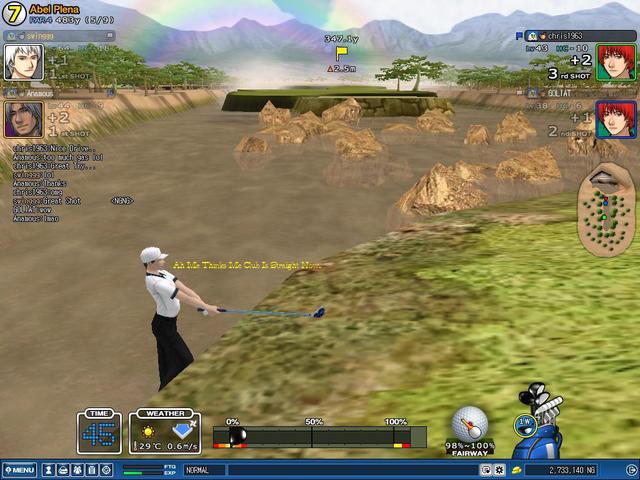This screenshot has width=640, height=480.
Task: Click the circular icon left of FTG bar
Action: pos(107,469)
